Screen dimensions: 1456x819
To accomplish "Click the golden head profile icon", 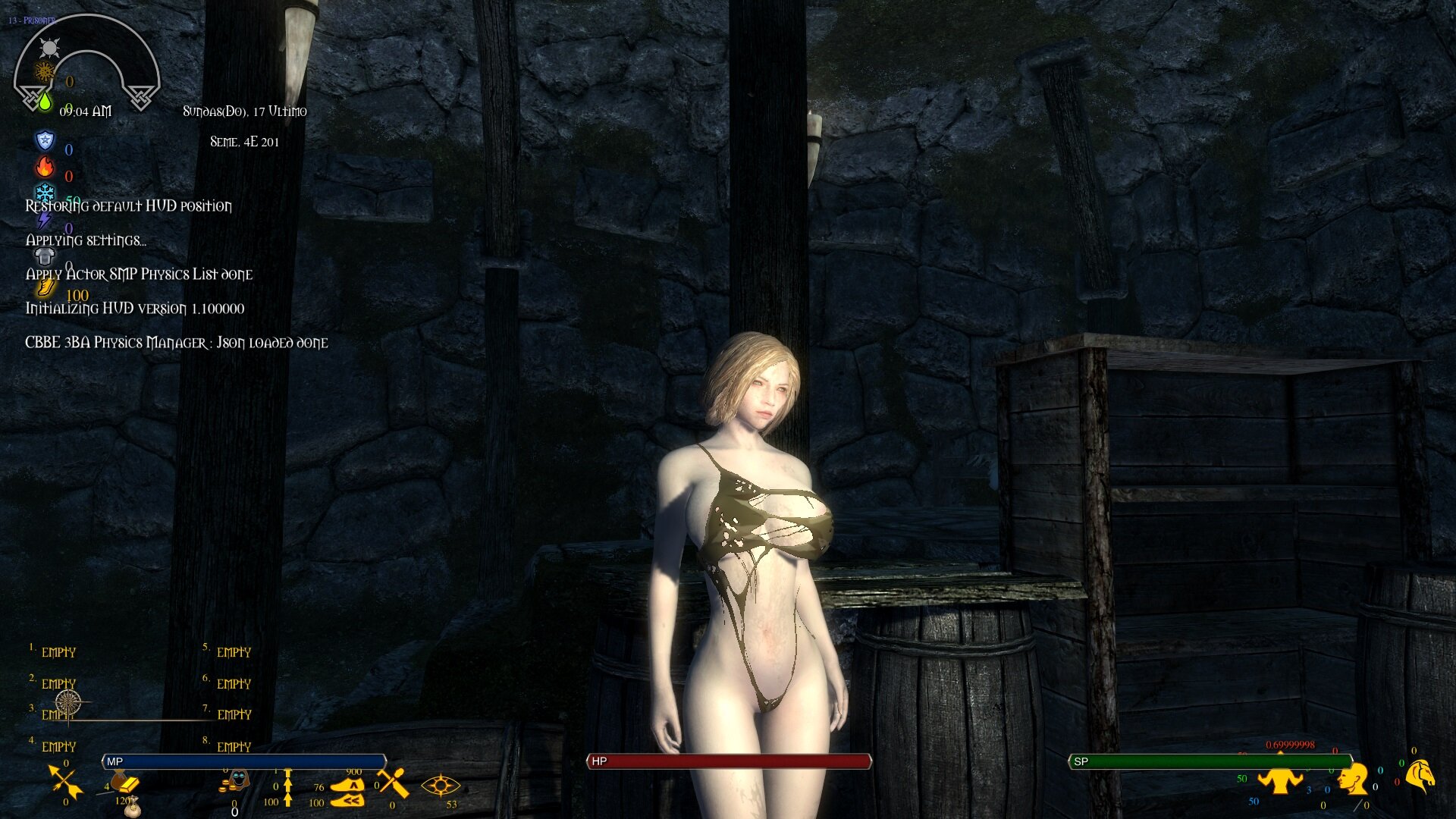I will (1352, 779).
